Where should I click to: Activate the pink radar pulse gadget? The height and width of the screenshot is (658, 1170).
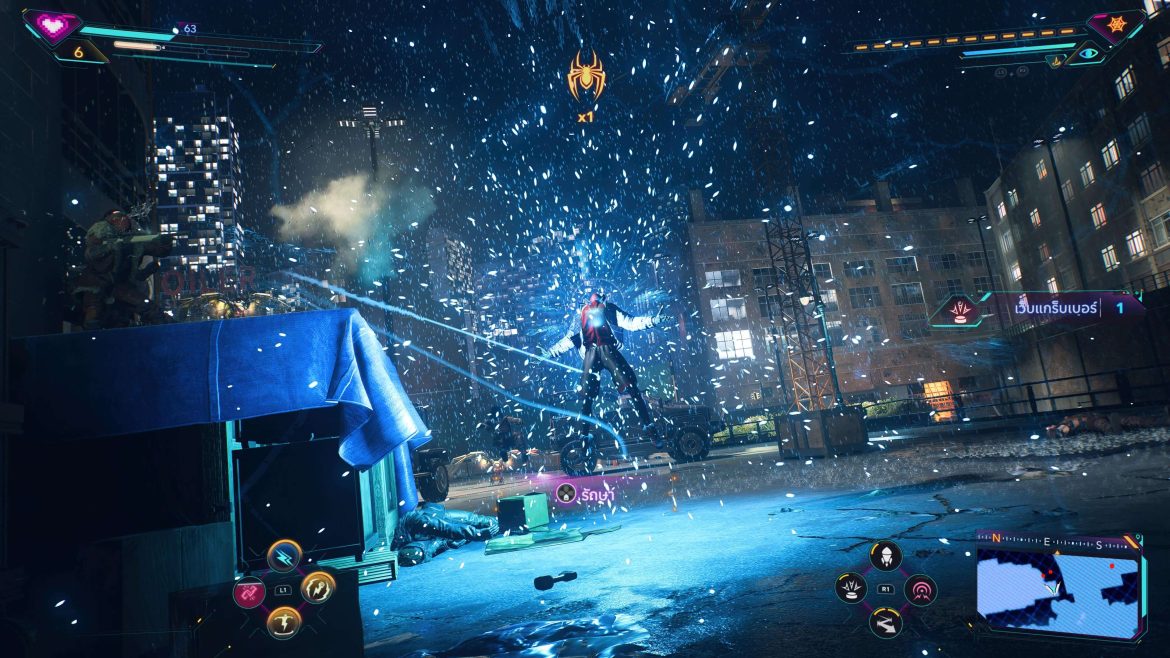point(920,589)
